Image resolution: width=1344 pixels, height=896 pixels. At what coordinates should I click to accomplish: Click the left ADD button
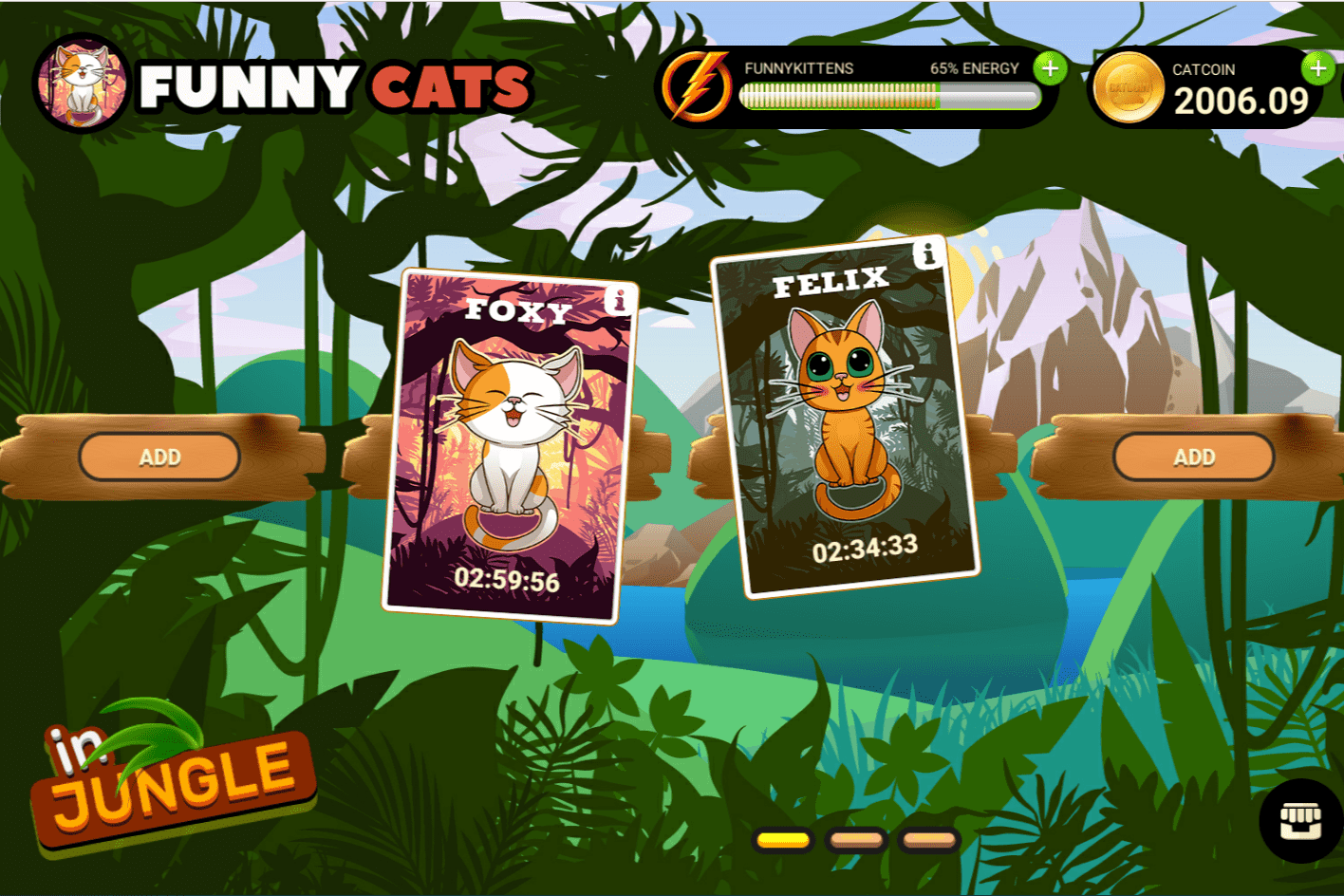click(x=159, y=457)
